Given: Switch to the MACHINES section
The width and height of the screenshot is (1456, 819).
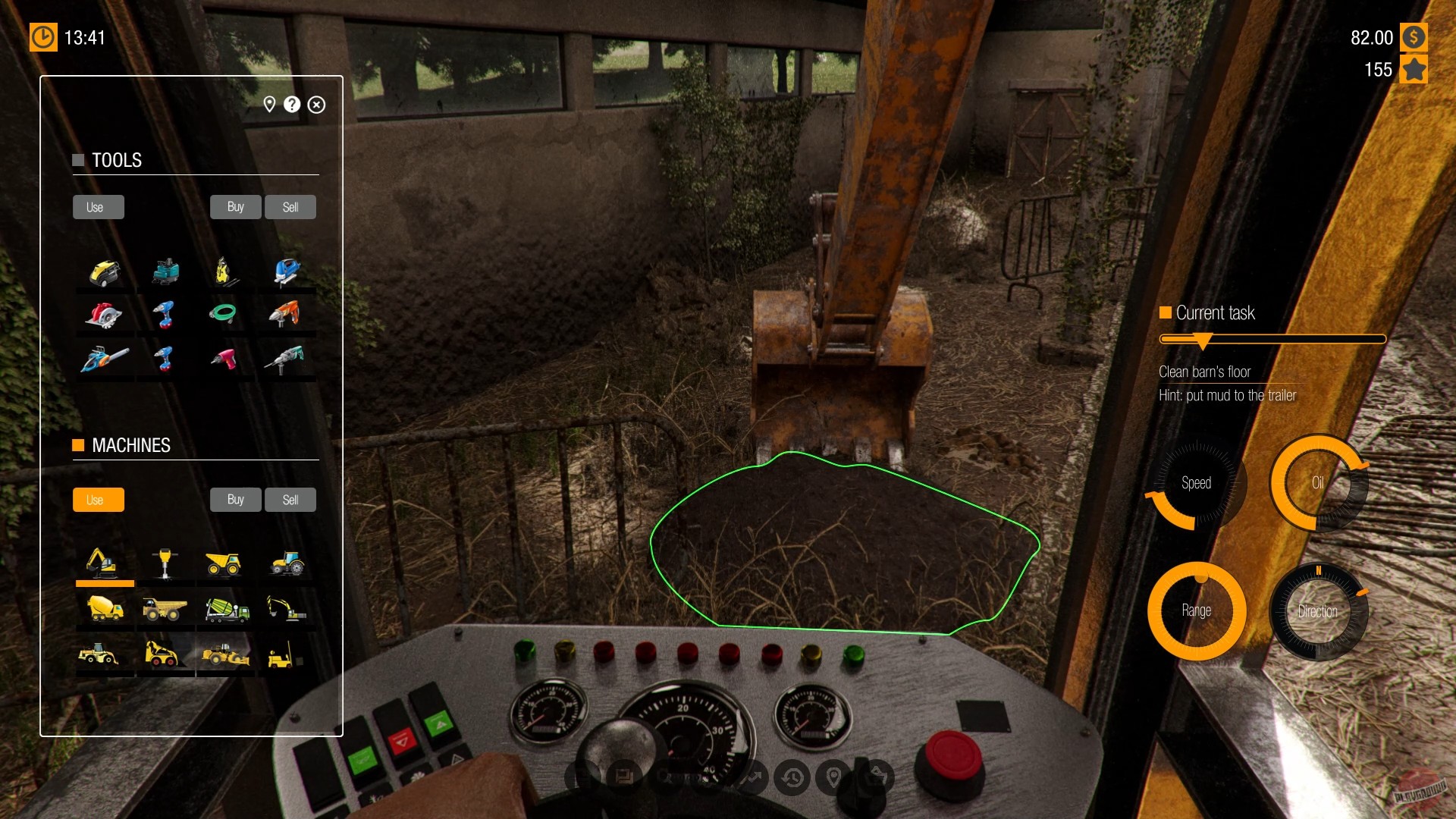Looking at the screenshot, I should (x=131, y=445).
